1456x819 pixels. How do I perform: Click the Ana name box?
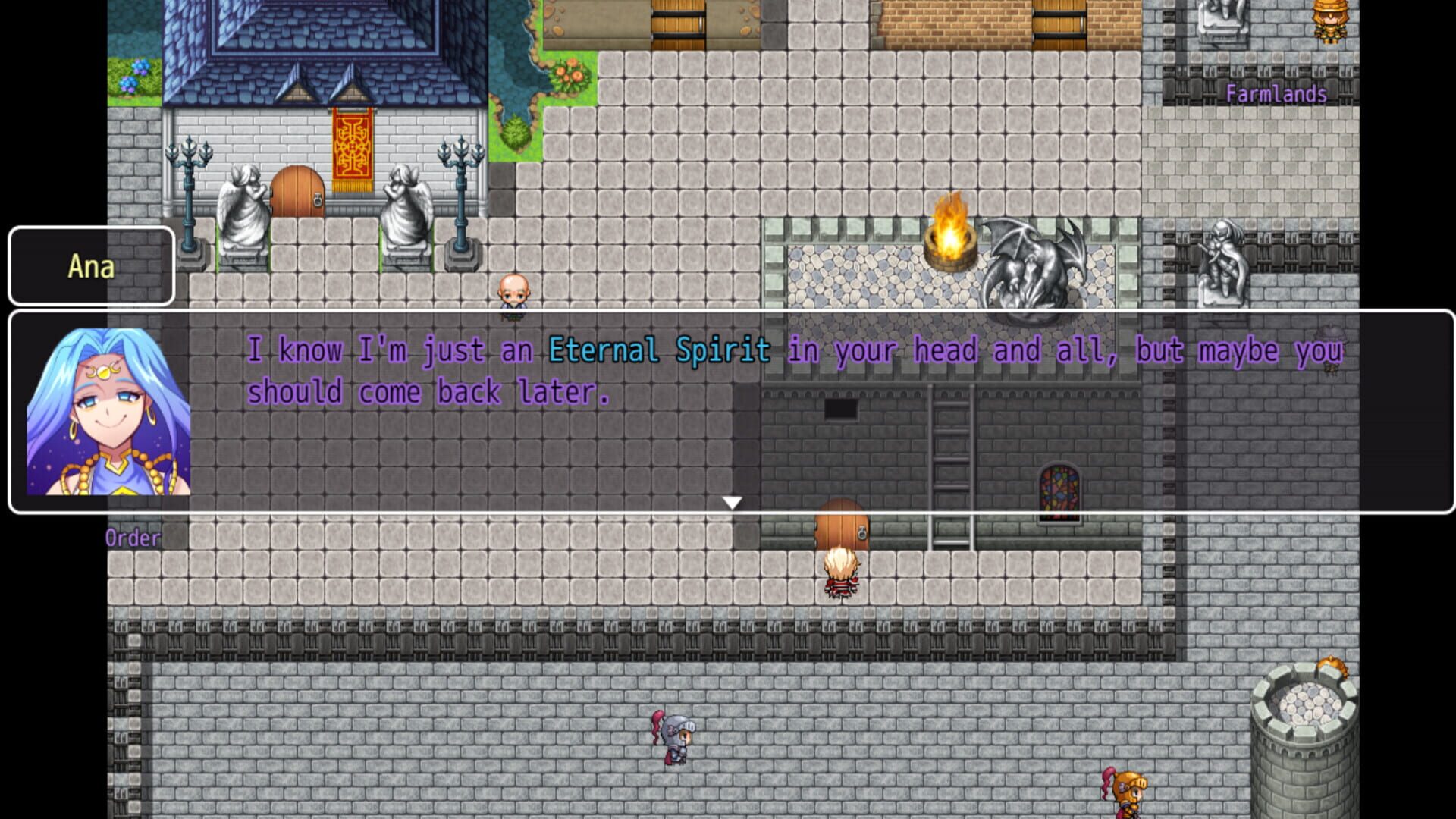91,267
